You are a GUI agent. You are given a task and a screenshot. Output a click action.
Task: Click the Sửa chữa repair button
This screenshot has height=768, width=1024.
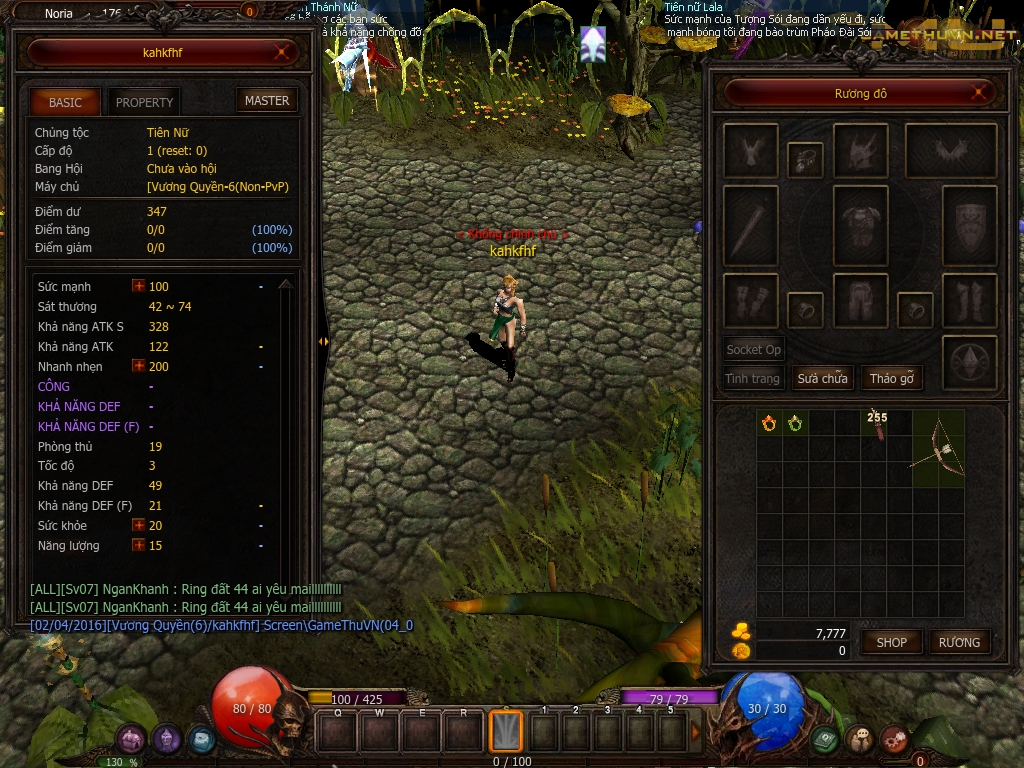point(822,378)
